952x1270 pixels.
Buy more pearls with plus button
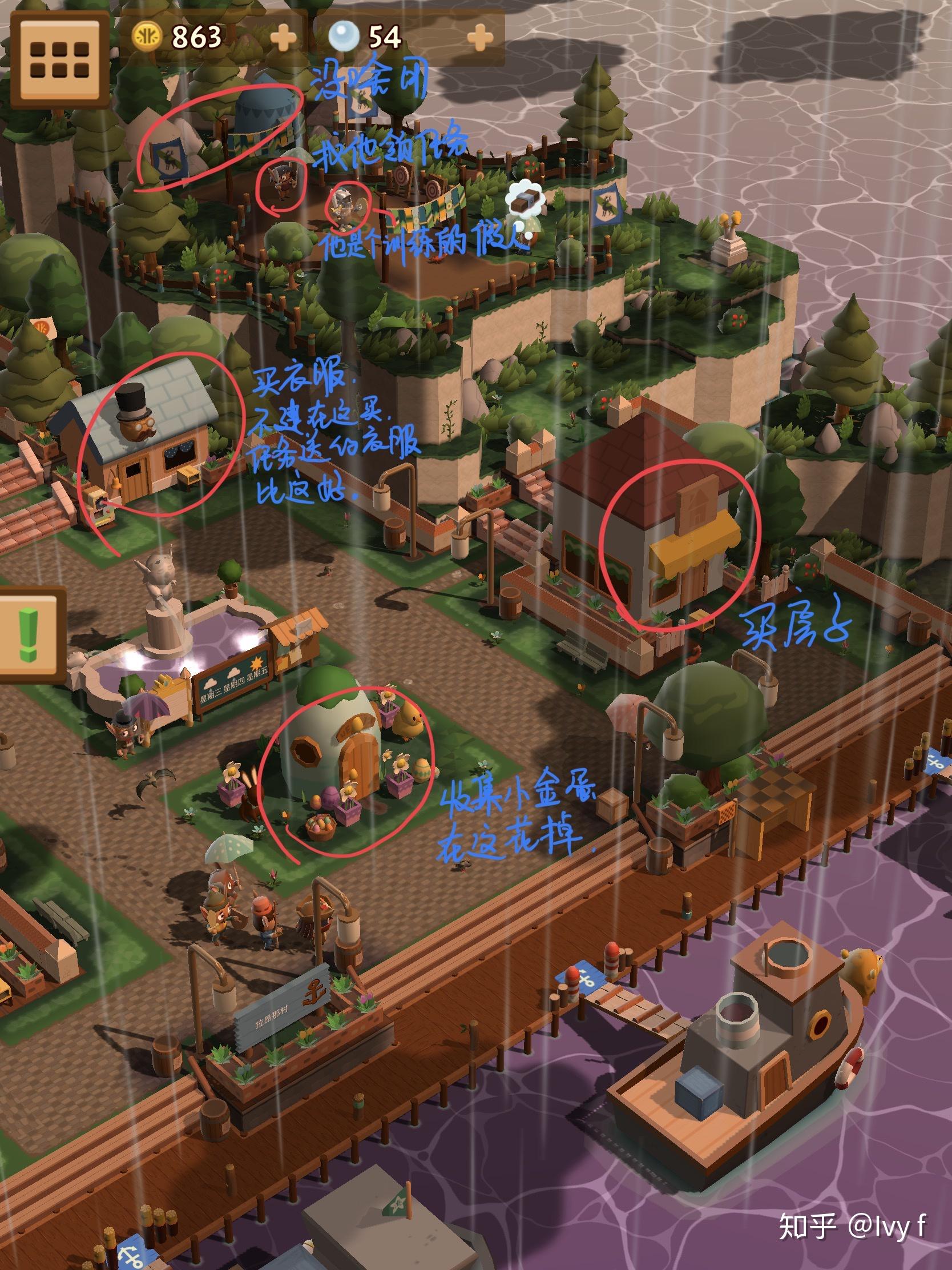[480, 39]
